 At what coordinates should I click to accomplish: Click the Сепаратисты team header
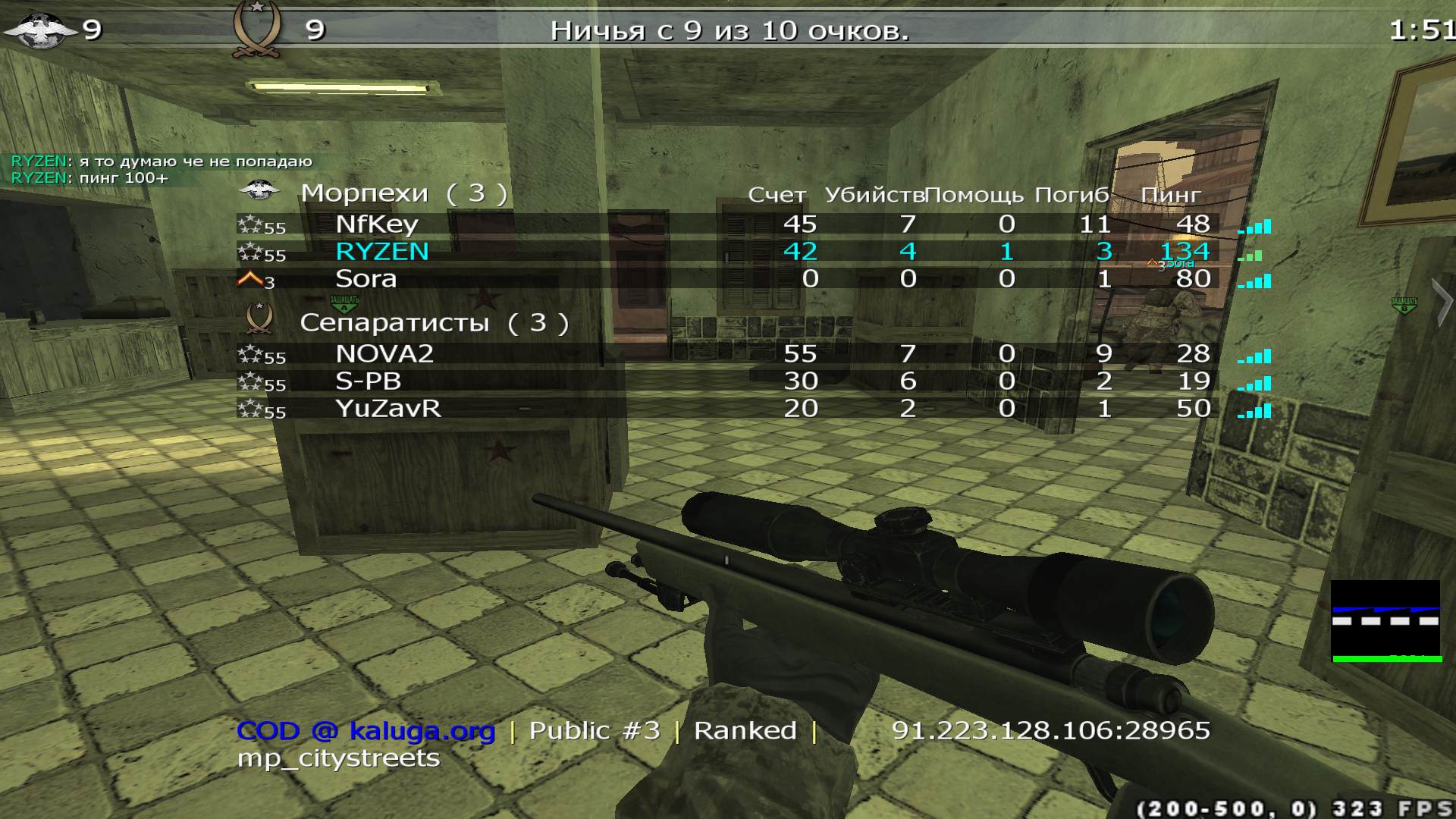tap(434, 323)
